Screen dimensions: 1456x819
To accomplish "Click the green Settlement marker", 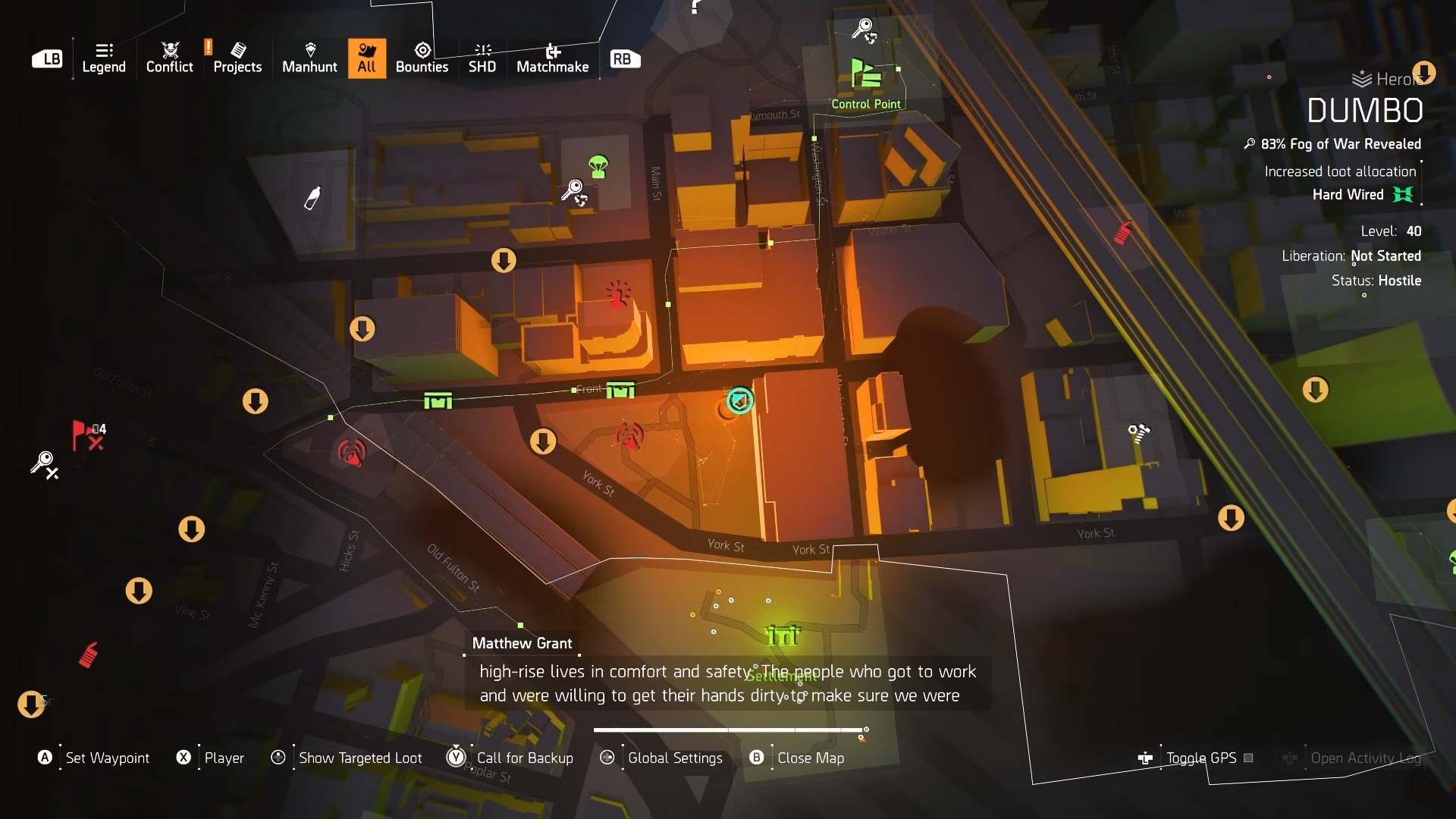I will click(x=783, y=635).
